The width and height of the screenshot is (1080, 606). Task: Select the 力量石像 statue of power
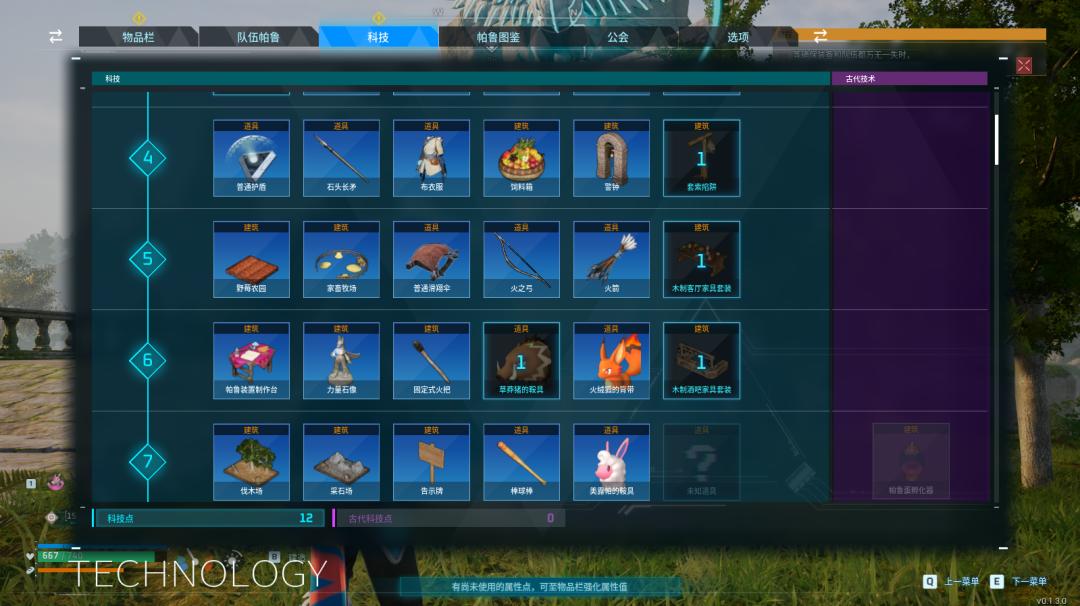[341, 360]
